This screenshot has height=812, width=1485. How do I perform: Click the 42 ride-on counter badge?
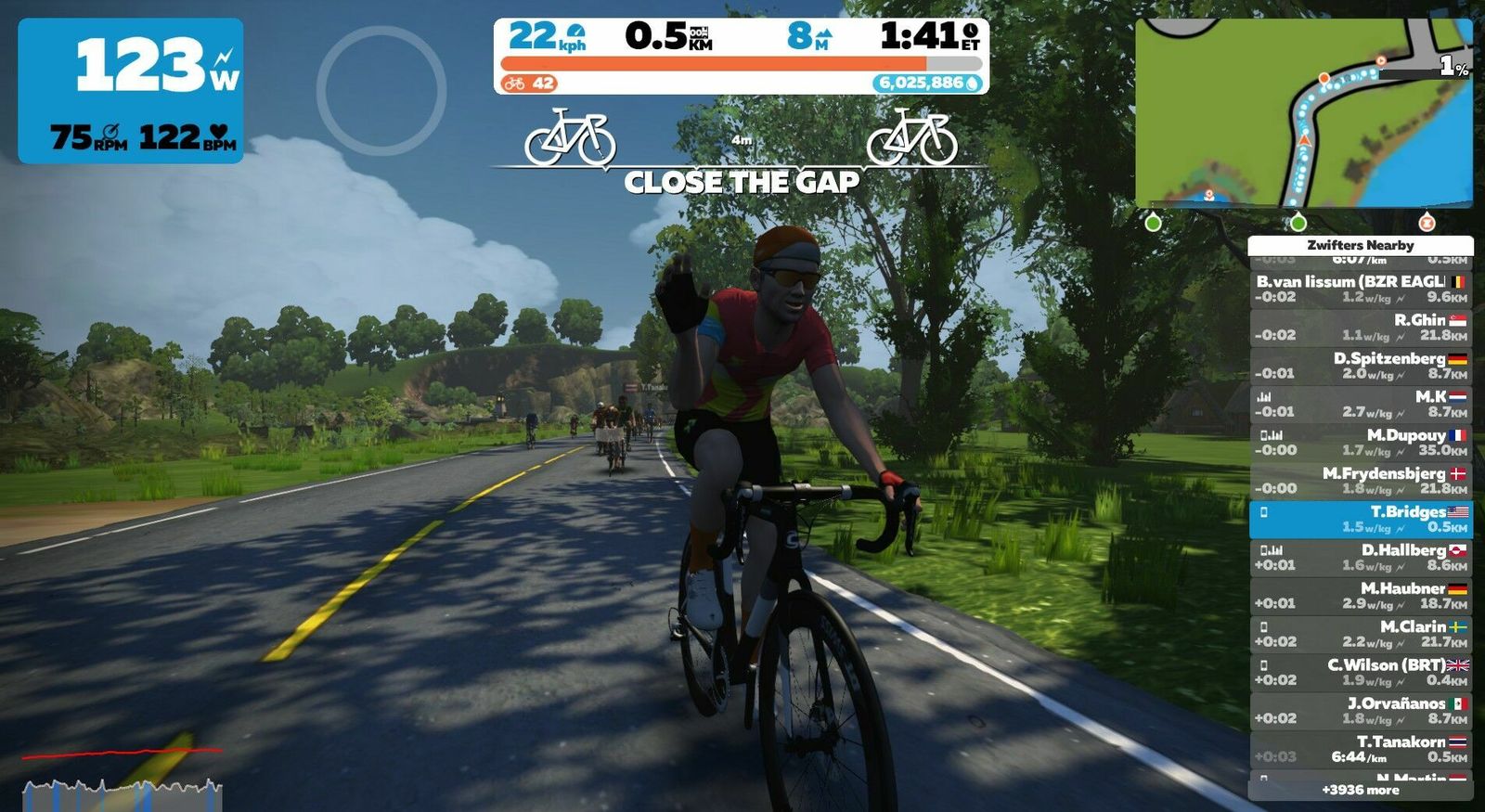click(530, 84)
